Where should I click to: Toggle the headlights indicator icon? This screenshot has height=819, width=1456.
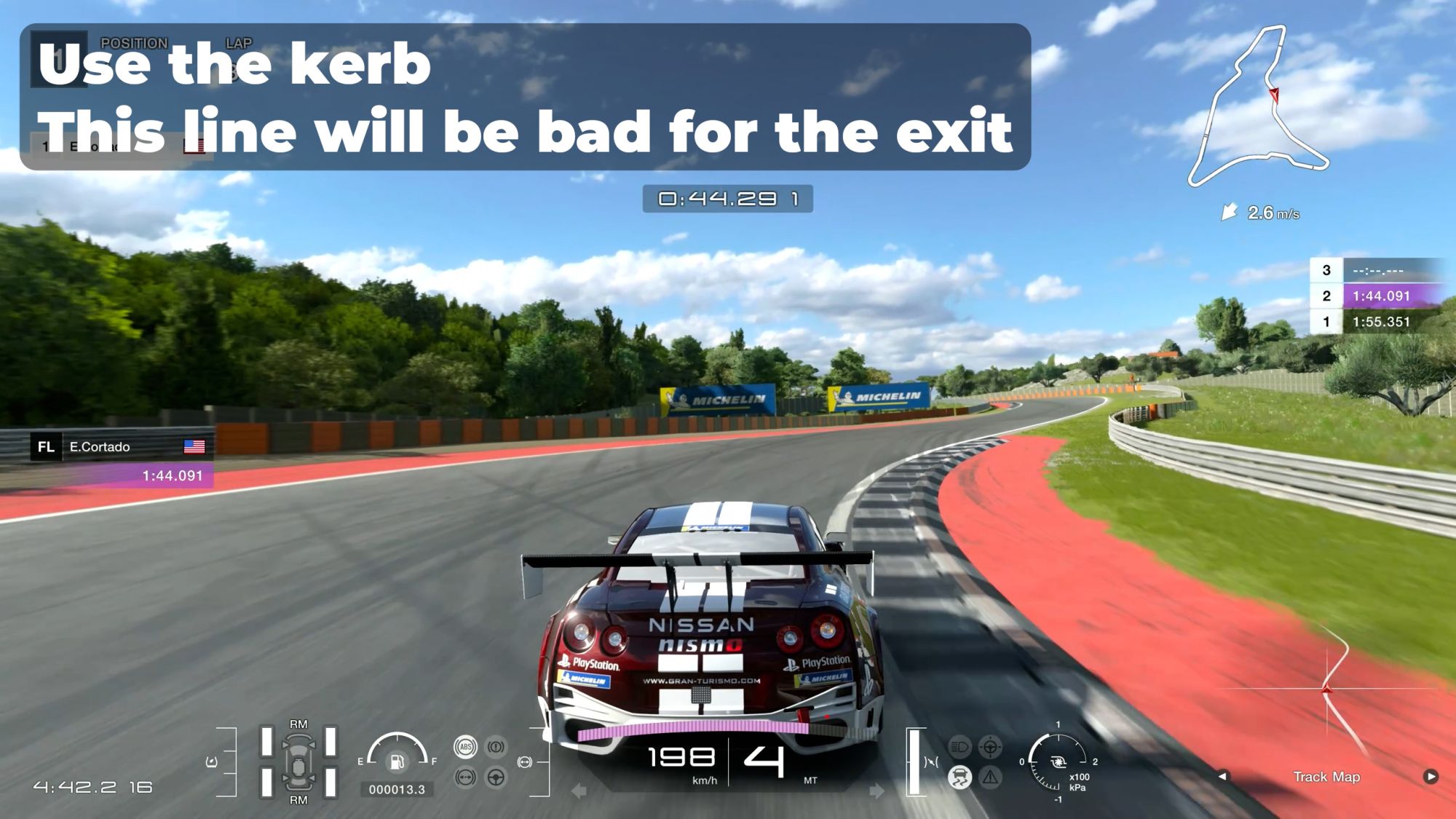960,747
